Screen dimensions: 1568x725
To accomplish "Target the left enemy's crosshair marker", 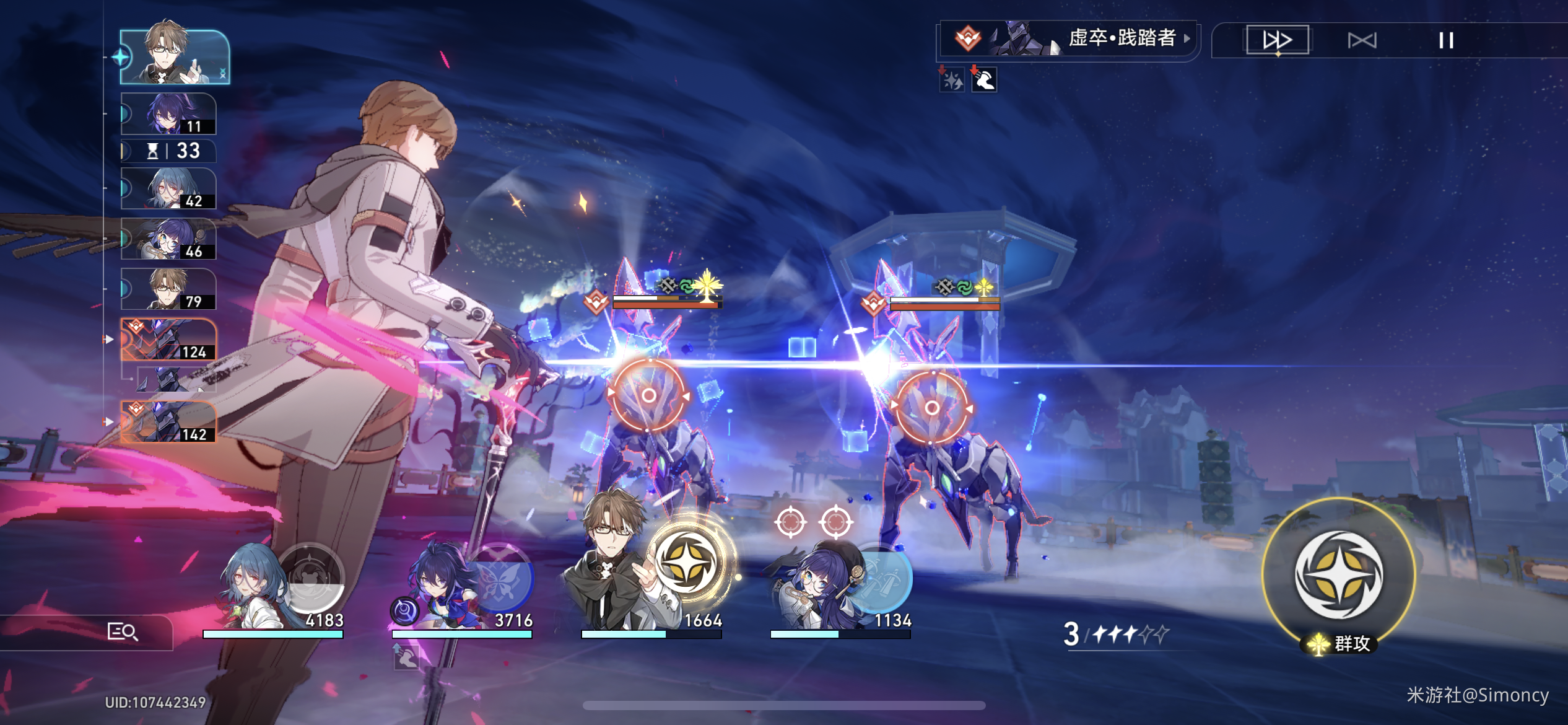I will pyautogui.click(x=648, y=395).
